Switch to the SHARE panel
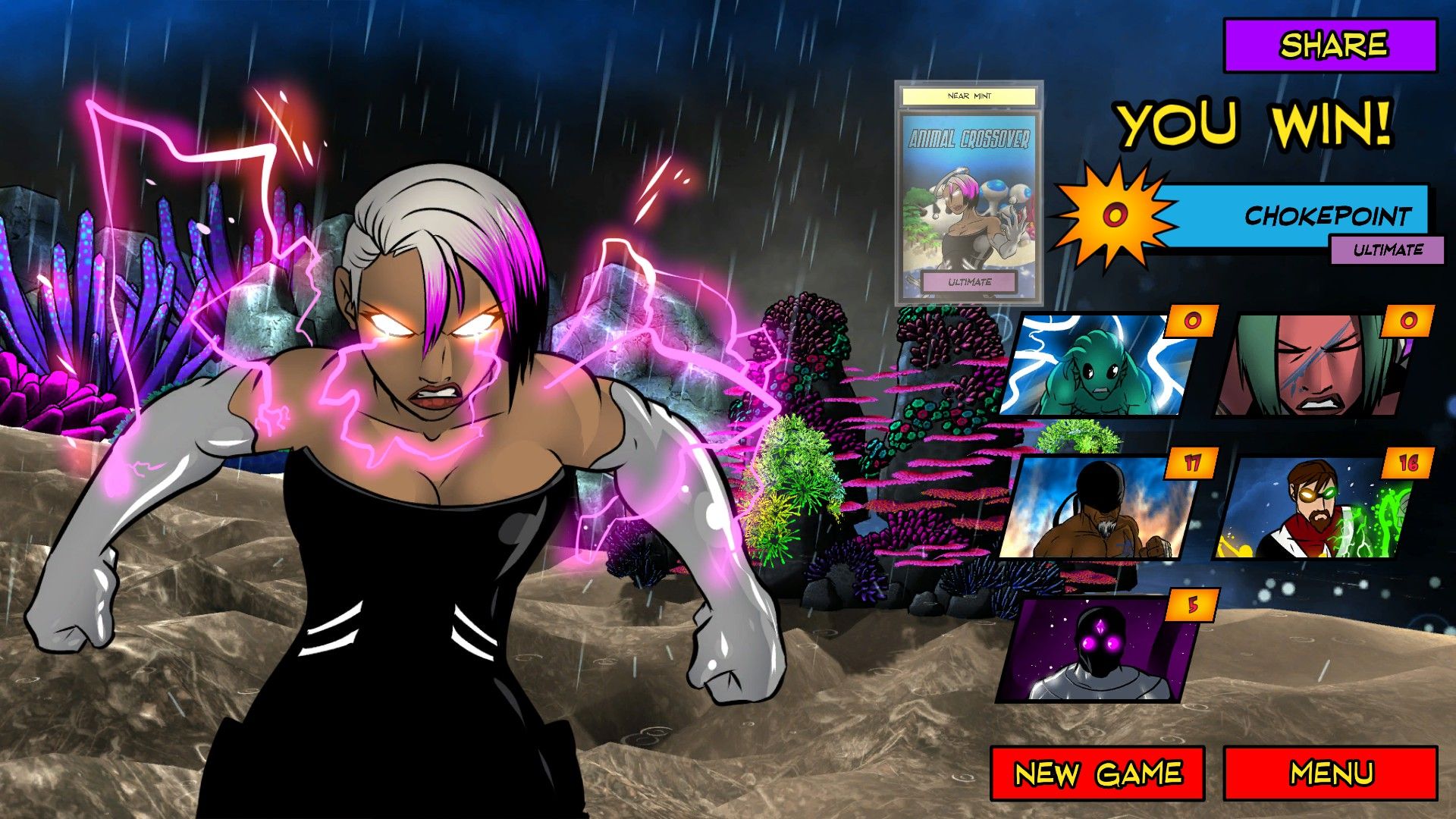This screenshot has width=1456, height=819. 1329,45
